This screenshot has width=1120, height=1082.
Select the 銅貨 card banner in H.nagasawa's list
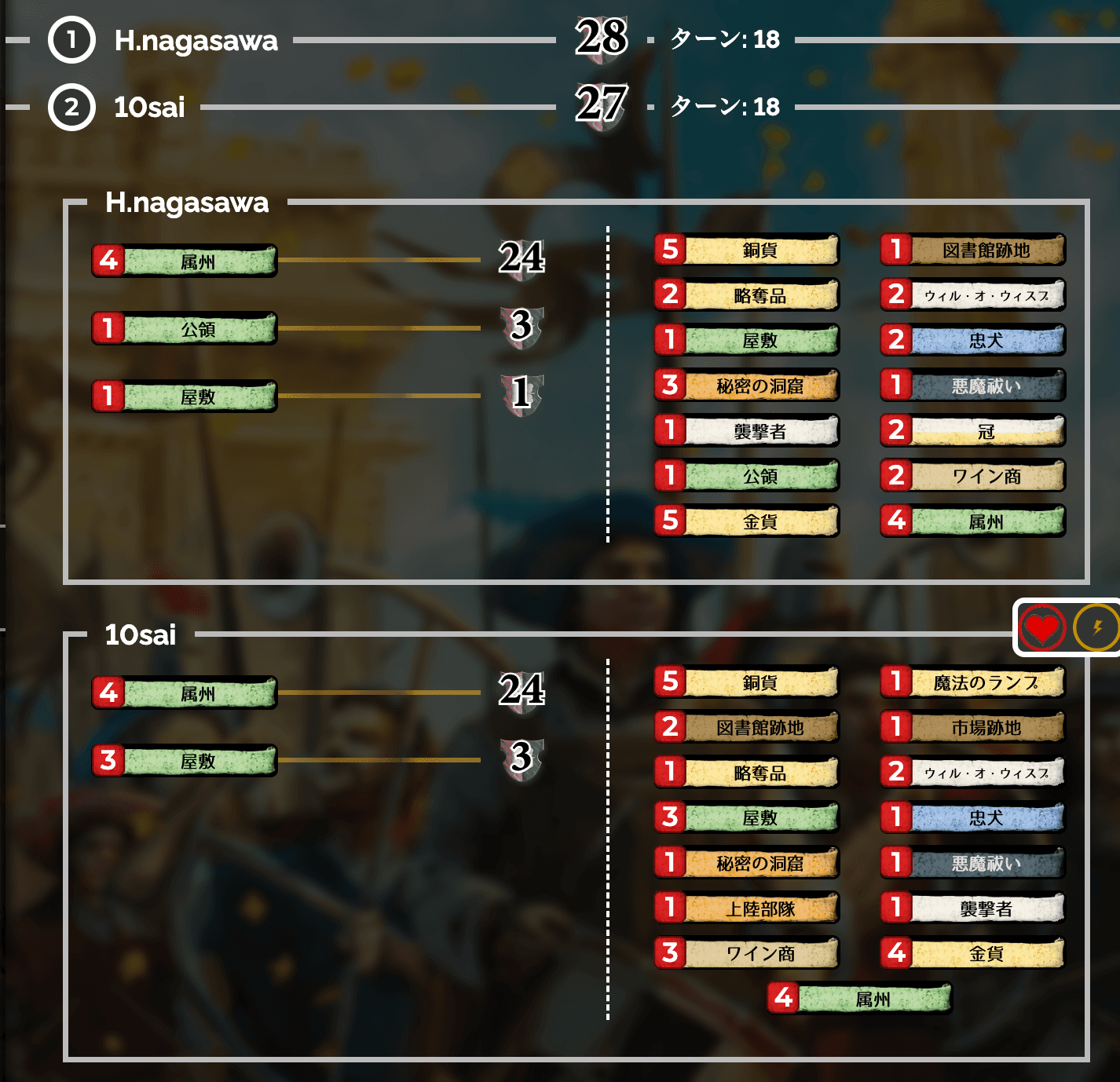coord(747,250)
